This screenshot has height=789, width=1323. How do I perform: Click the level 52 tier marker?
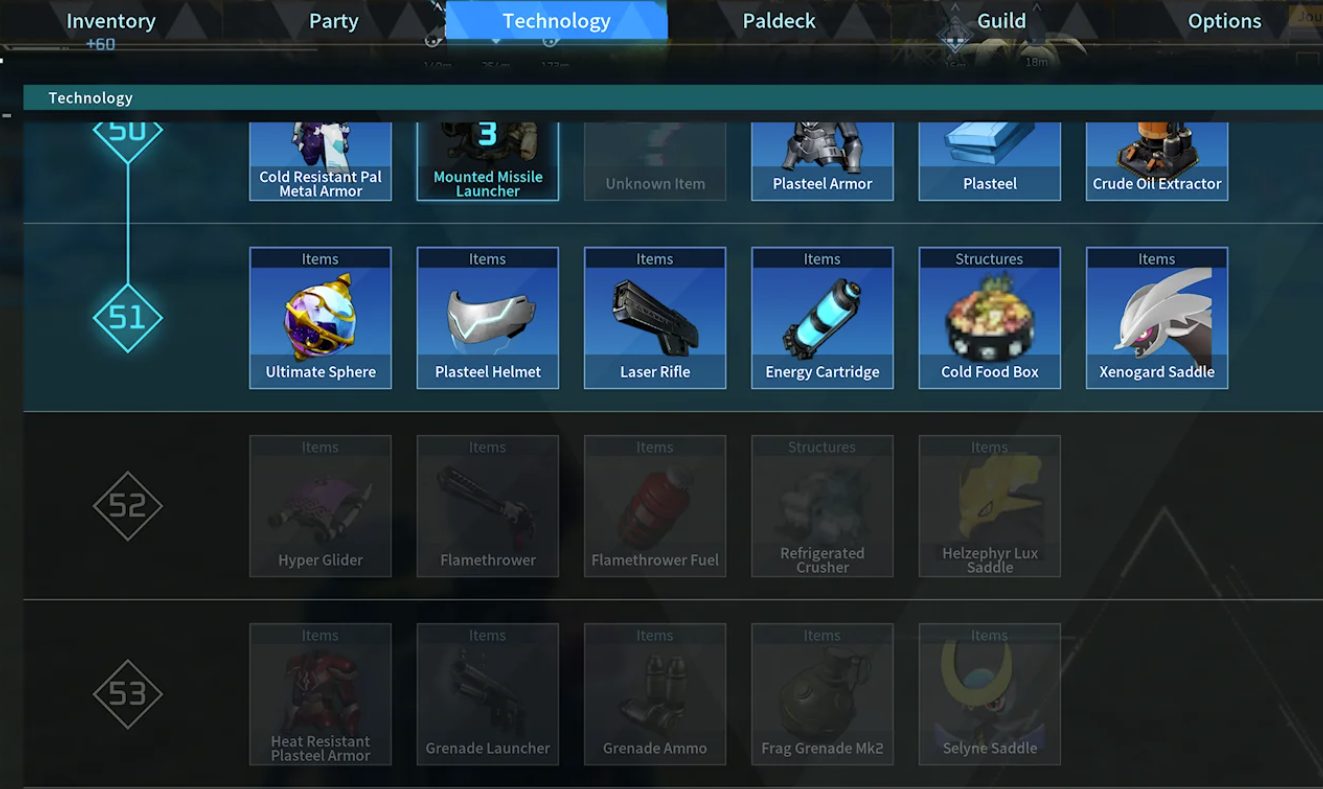[x=127, y=505]
